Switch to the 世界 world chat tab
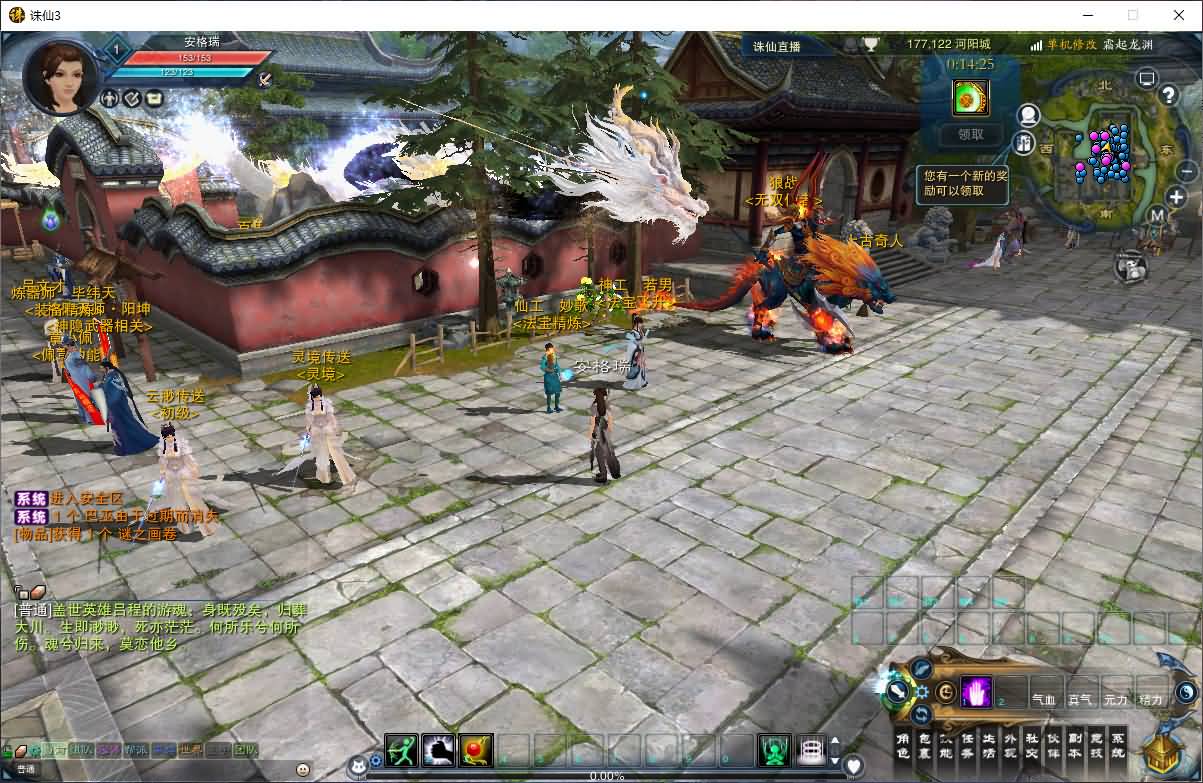 [190, 750]
